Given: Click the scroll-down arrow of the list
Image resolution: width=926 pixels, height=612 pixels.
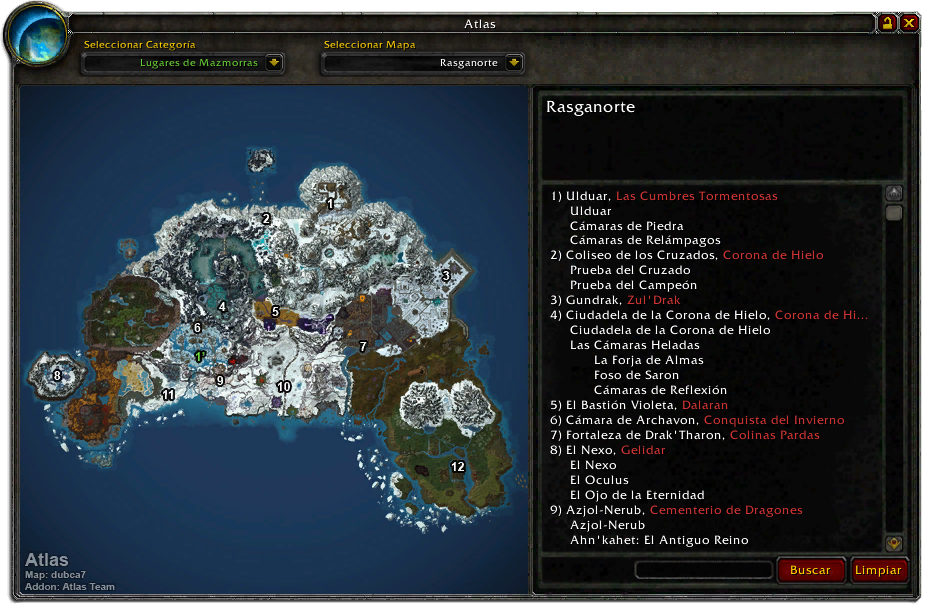Looking at the screenshot, I should 894,543.
